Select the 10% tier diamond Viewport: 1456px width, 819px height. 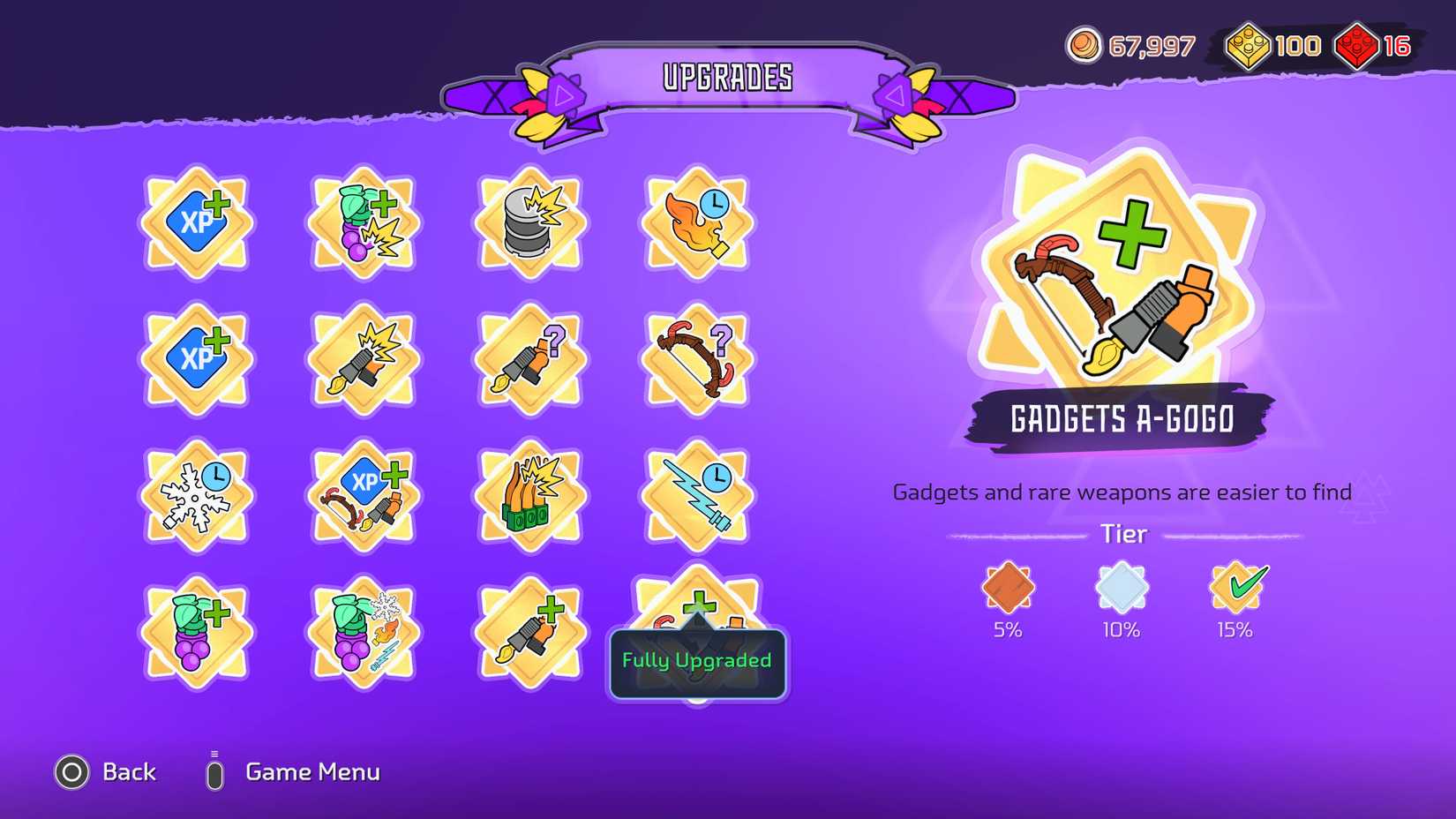point(1122,590)
